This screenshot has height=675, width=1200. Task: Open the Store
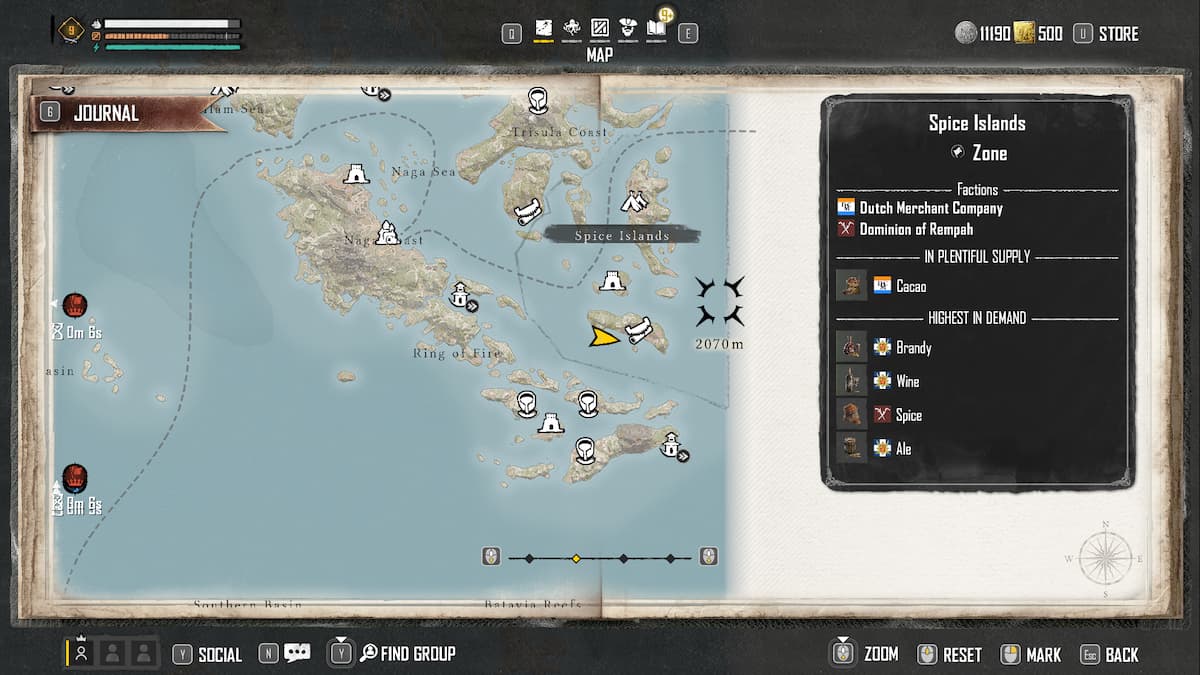pos(1117,34)
